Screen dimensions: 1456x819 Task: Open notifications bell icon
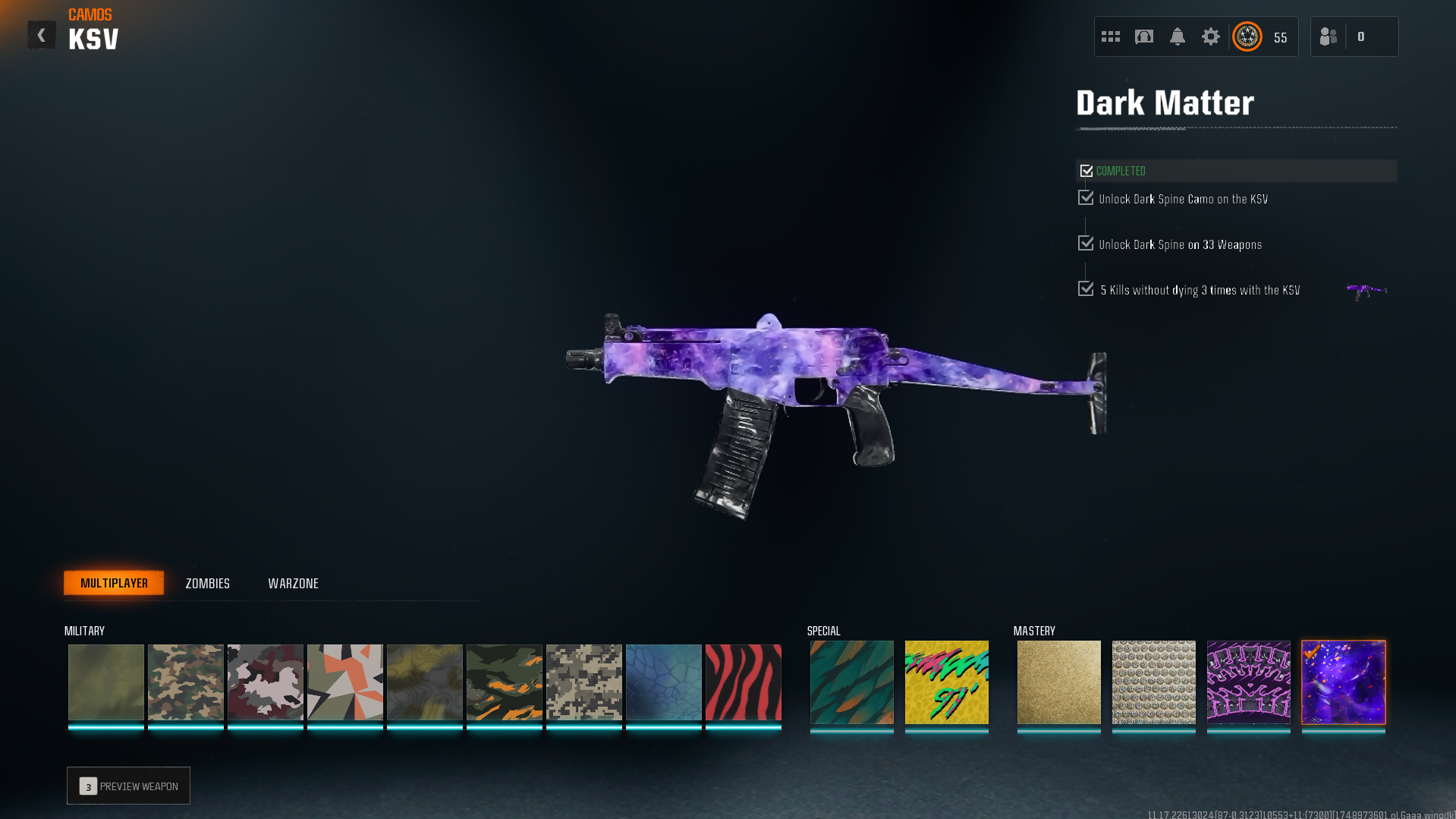(1178, 36)
